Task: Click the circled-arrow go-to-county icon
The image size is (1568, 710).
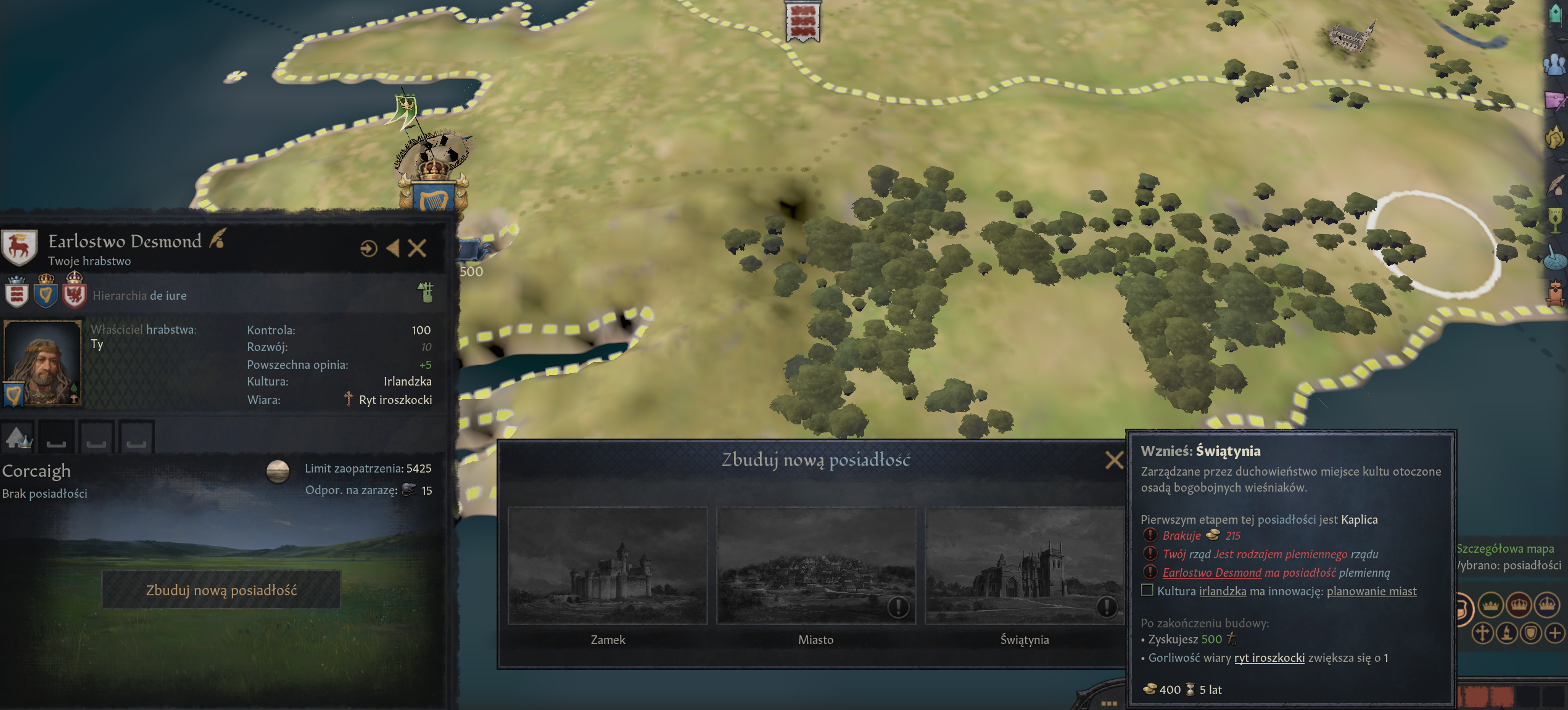Action: pos(368,249)
